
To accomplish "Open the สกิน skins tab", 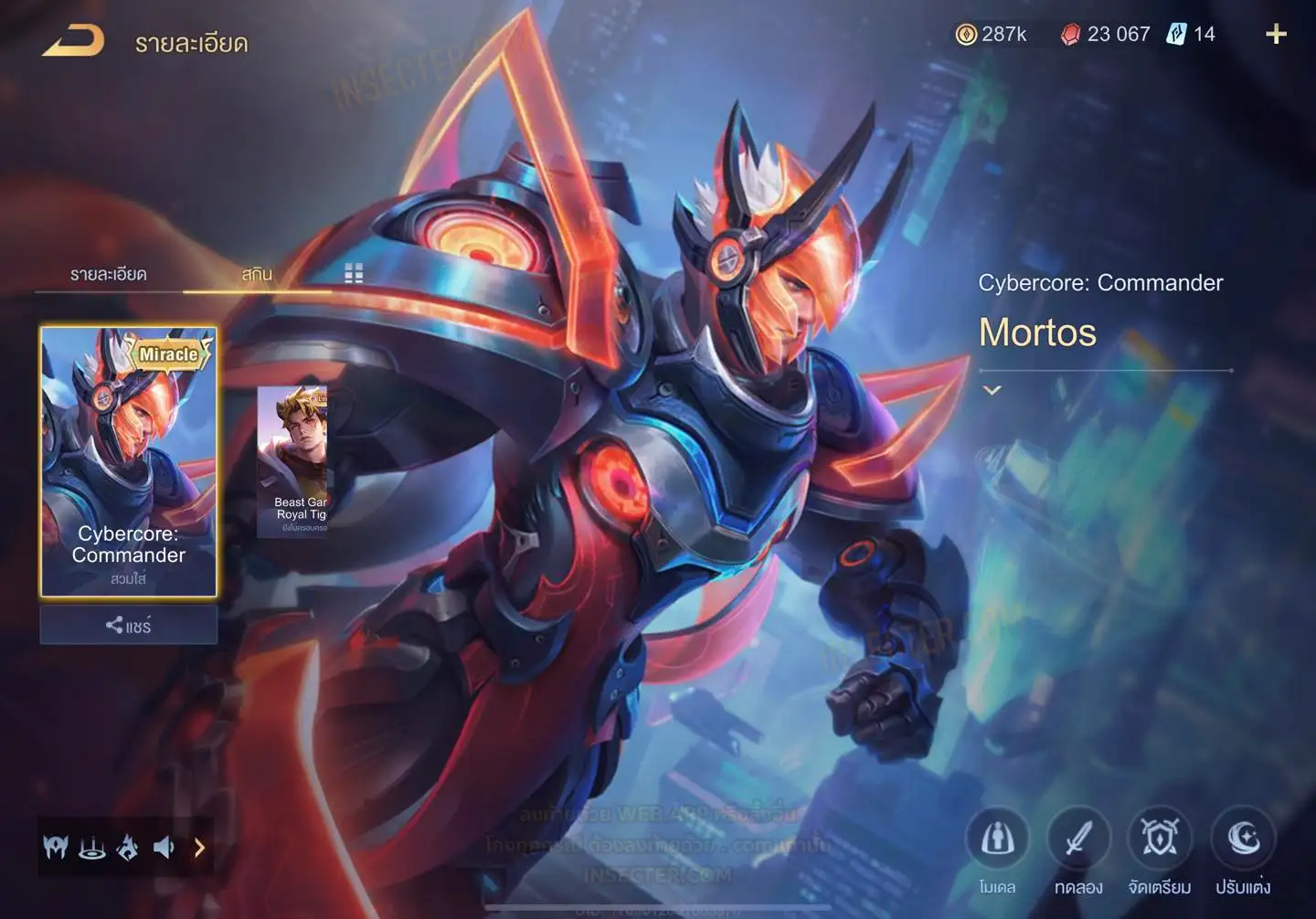I will (257, 274).
